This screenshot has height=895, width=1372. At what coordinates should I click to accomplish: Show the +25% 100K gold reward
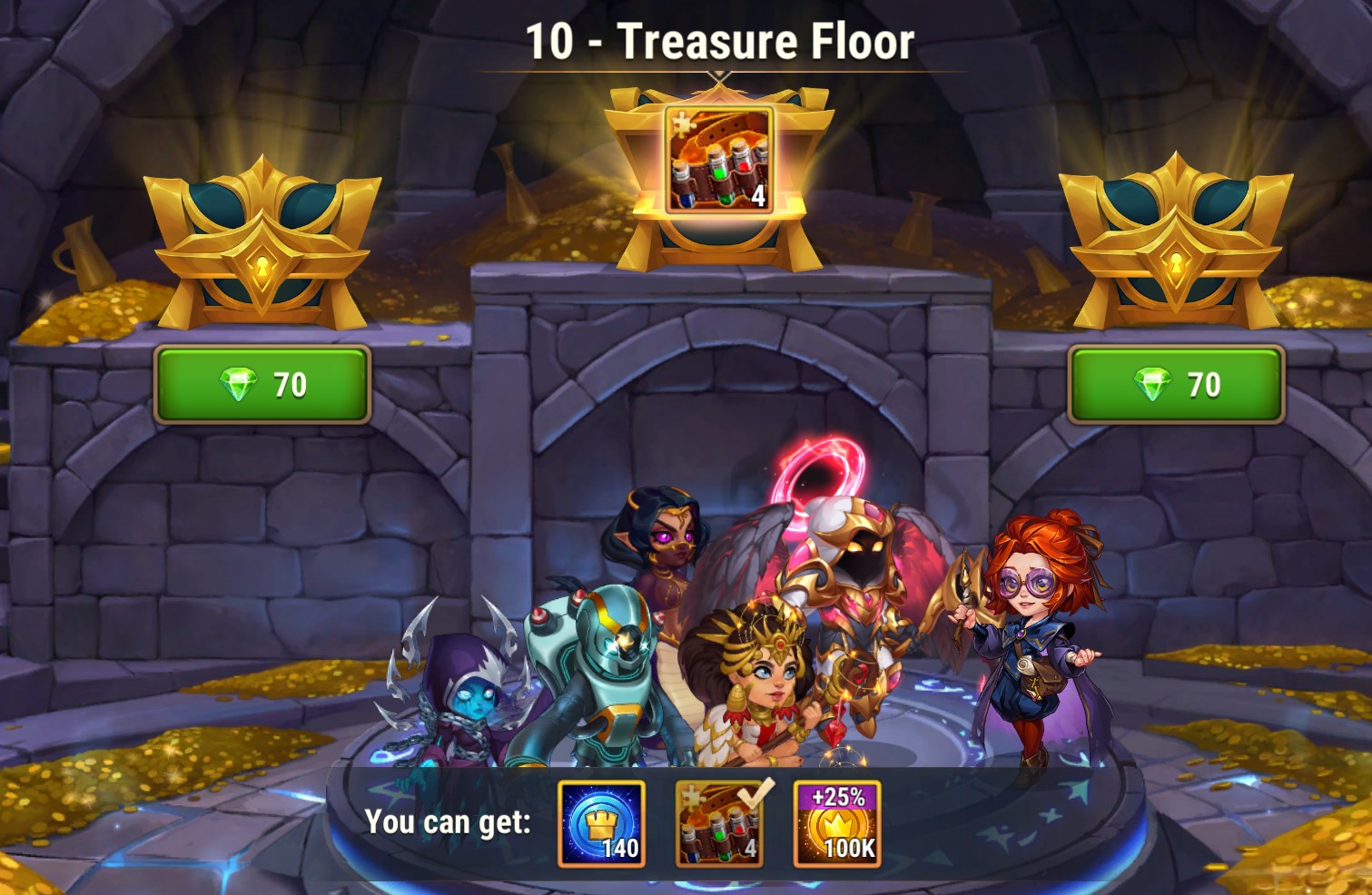pyautogui.click(x=837, y=823)
